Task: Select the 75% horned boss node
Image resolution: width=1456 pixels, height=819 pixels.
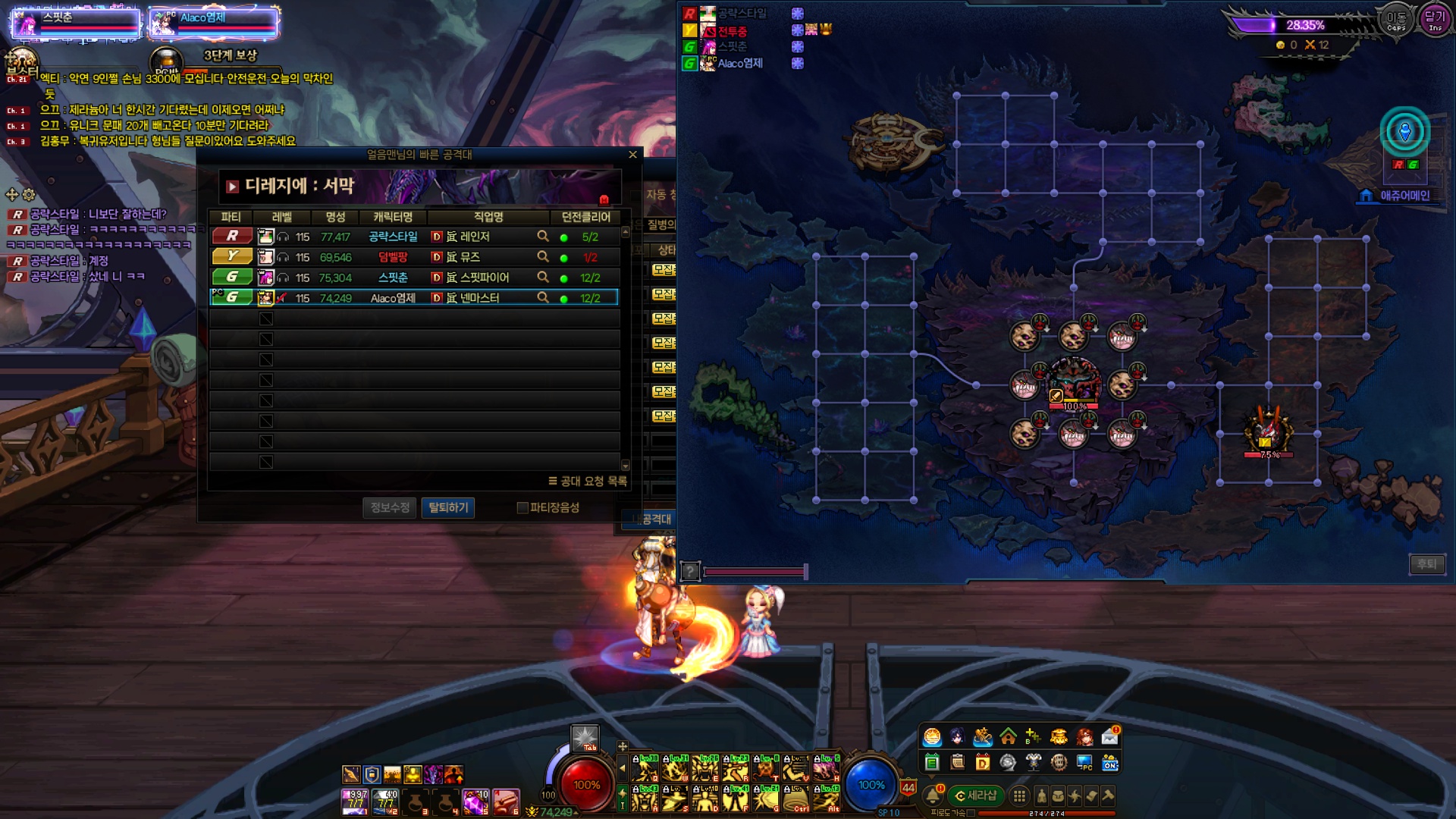Action: coord(1268,428)
